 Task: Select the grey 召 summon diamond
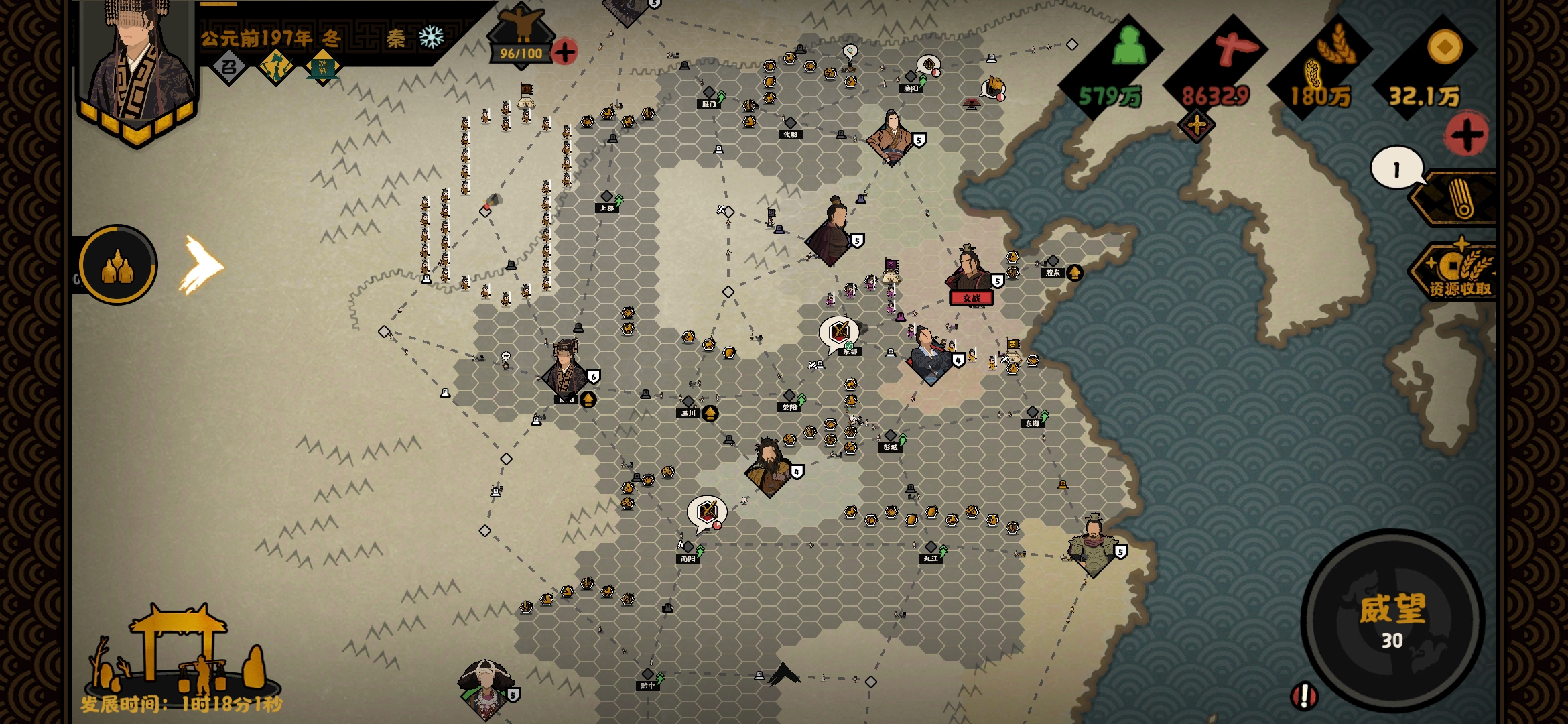click(x=229, y=67)
